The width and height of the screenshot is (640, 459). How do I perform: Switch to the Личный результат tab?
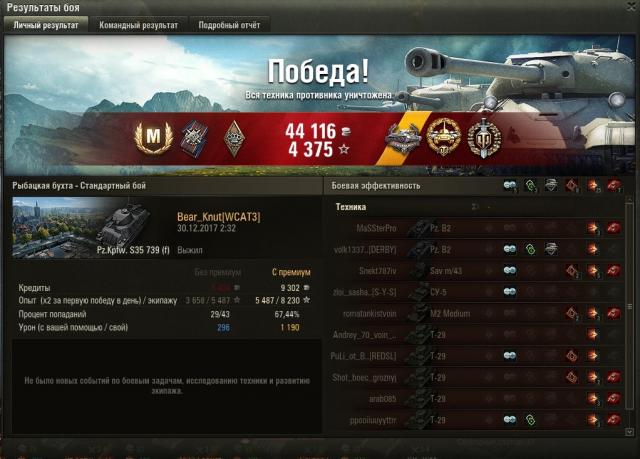coord(45,25)
